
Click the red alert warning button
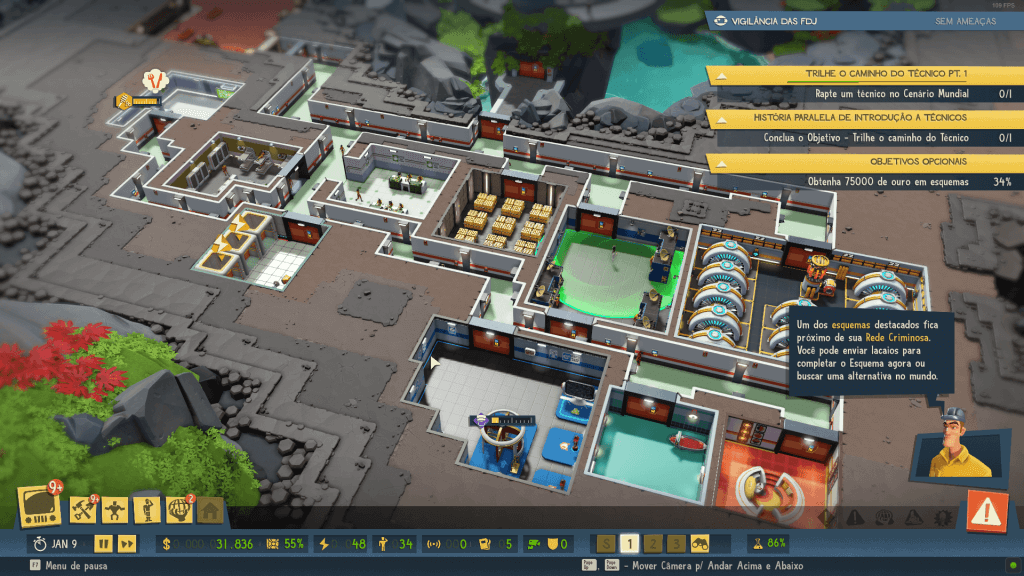(x=987, y=513)
